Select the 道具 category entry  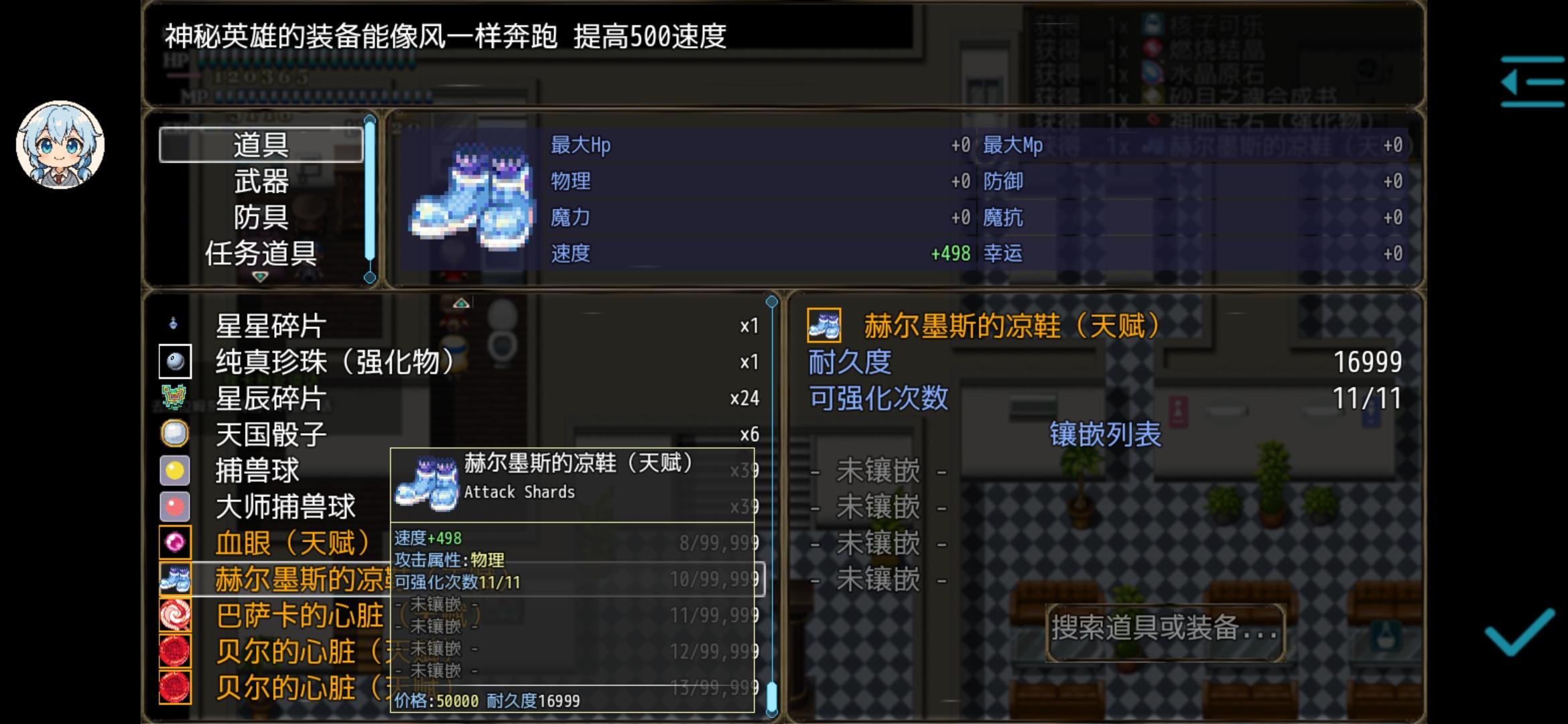pyautogui.click(x=260, y=144)
